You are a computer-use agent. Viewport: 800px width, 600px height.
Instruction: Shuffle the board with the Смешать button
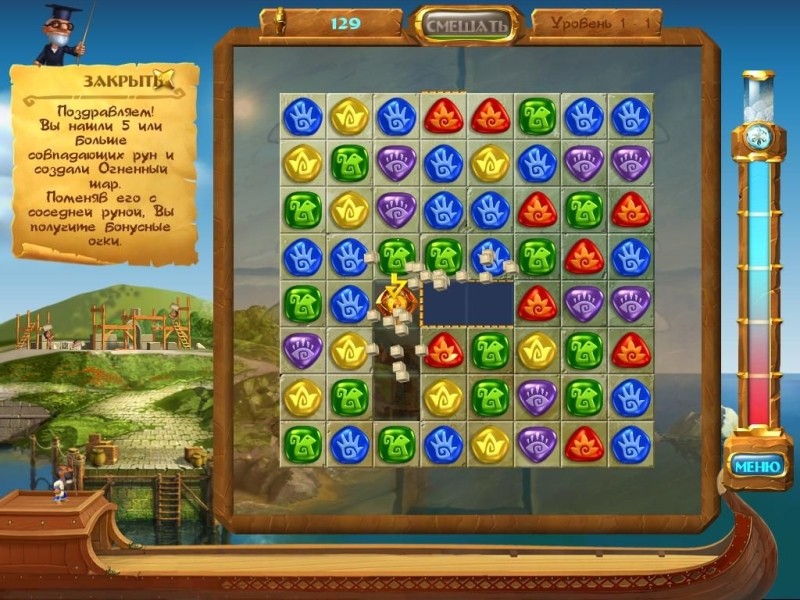467,24
